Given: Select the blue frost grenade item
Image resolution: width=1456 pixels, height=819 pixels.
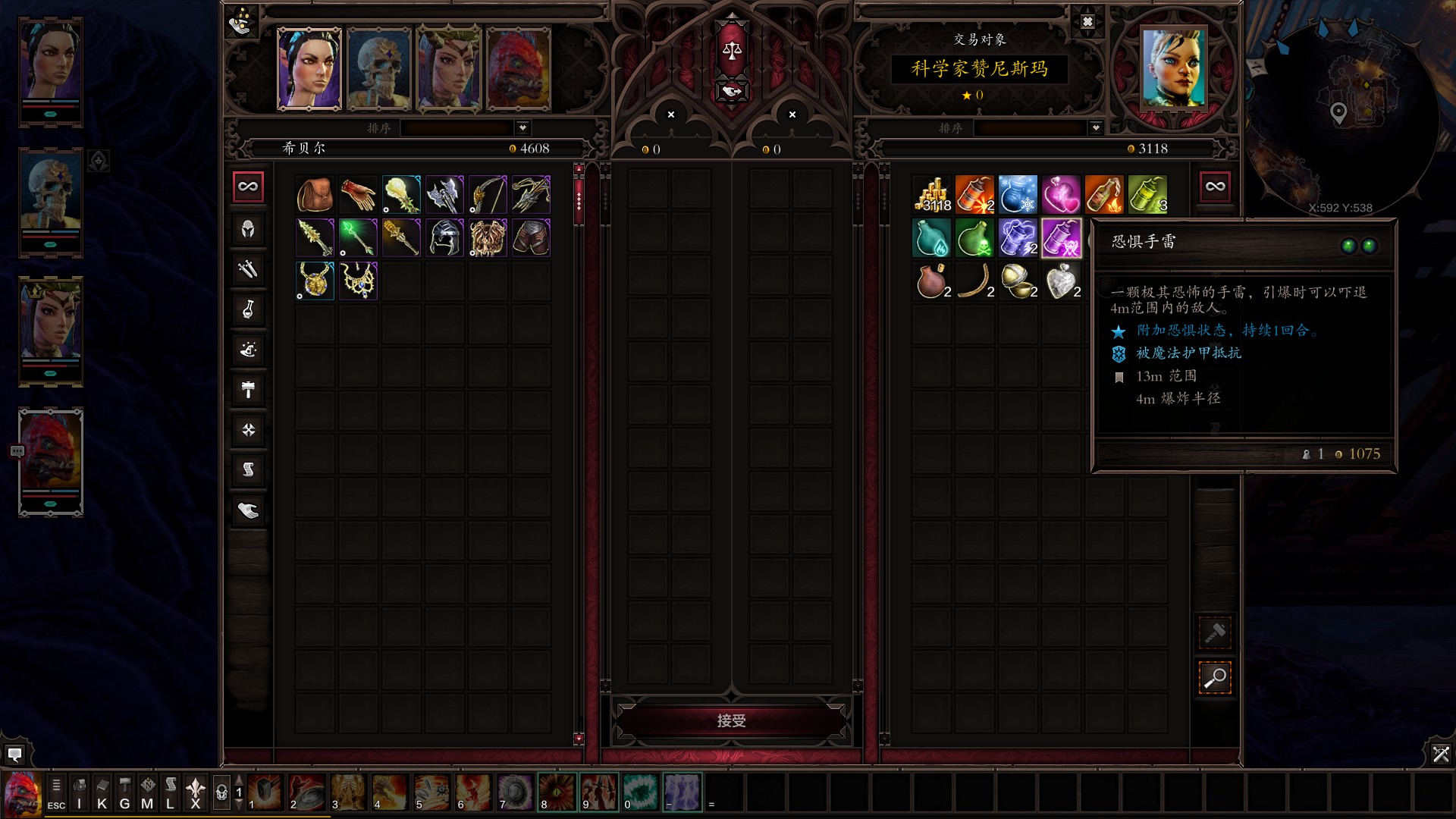Looking at the screenshot, I should click(1018, 195).
